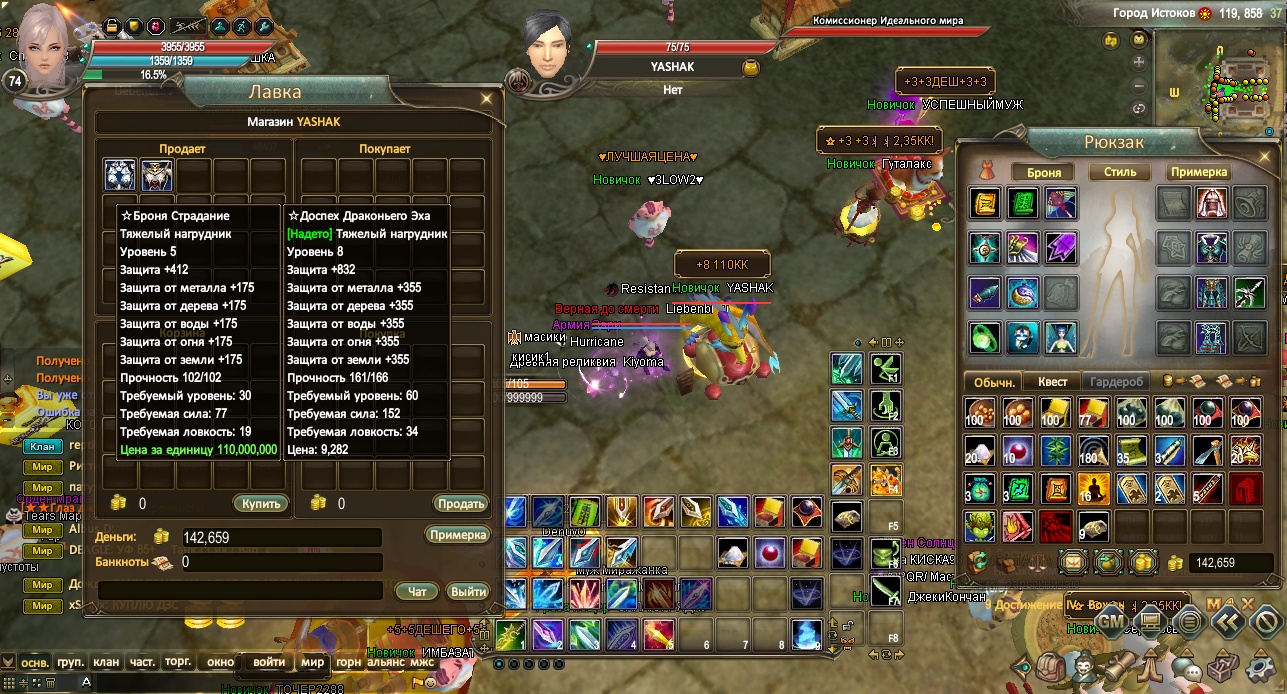
Task: Click the minimap of Город Истоков
Action: tap(1222, 86)
